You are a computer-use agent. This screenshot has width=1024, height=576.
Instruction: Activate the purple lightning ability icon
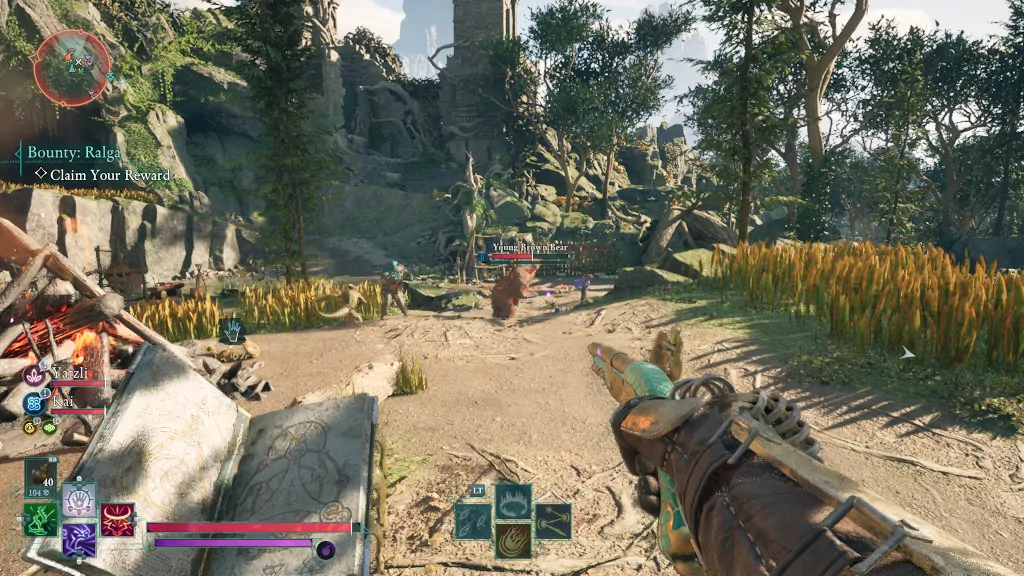(79, 540)
